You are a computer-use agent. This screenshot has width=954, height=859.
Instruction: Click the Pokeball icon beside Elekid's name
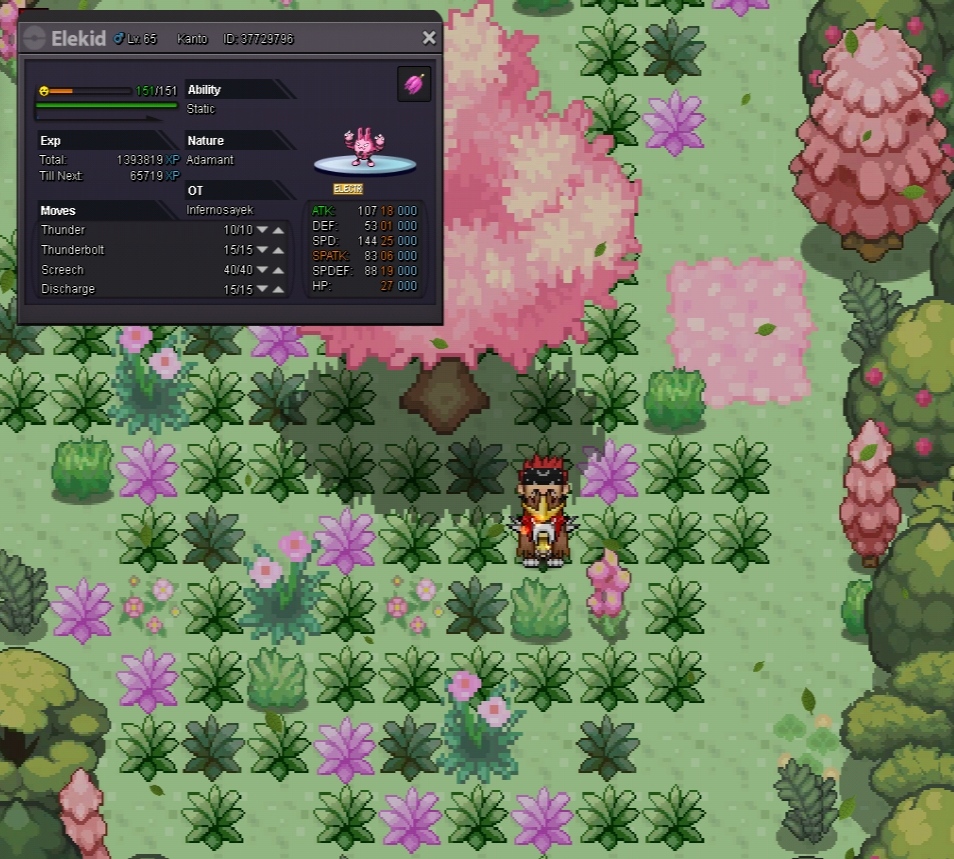[34, 38]
